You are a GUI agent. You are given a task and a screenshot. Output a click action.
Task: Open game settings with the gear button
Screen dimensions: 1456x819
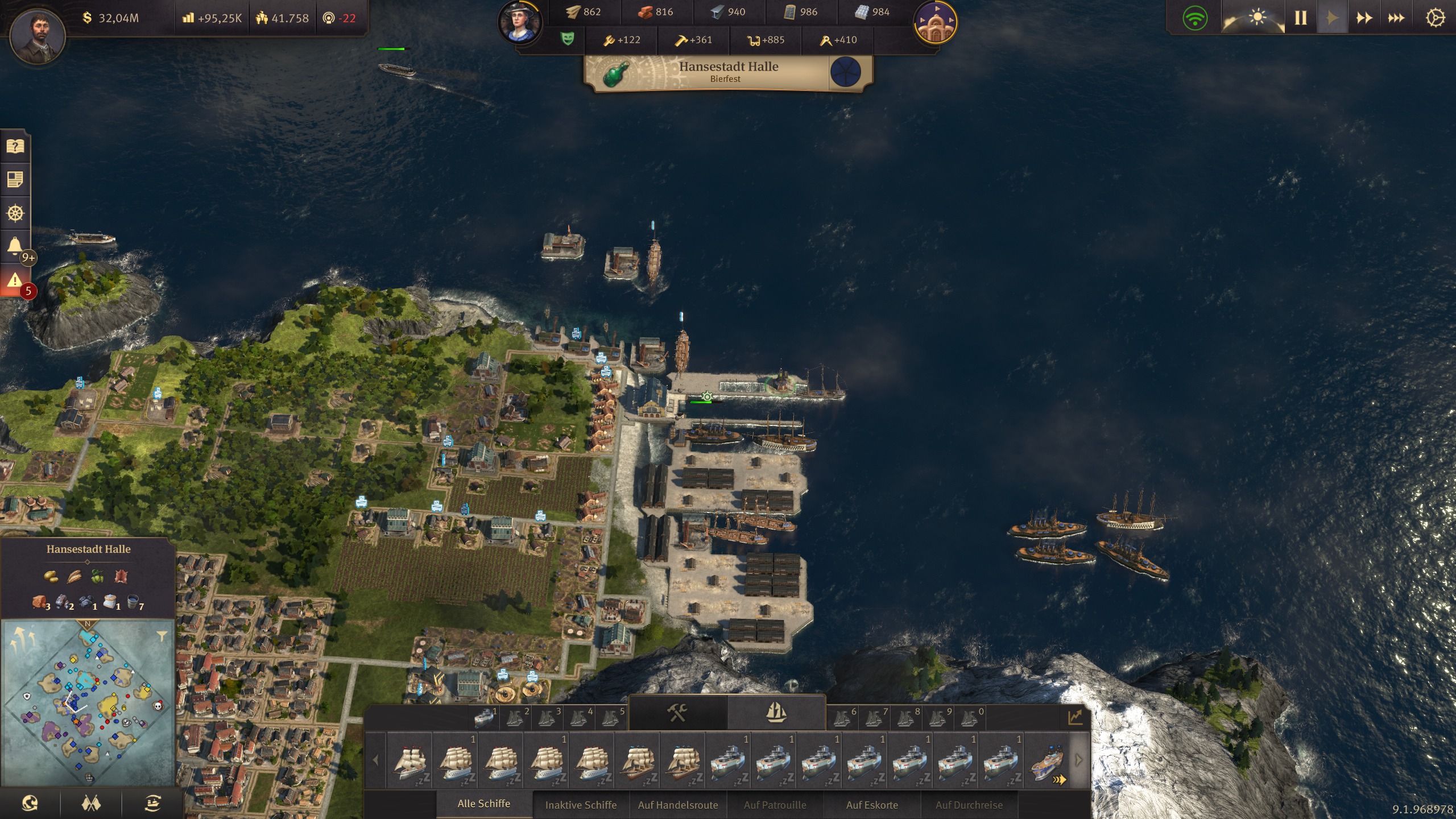1435,17
